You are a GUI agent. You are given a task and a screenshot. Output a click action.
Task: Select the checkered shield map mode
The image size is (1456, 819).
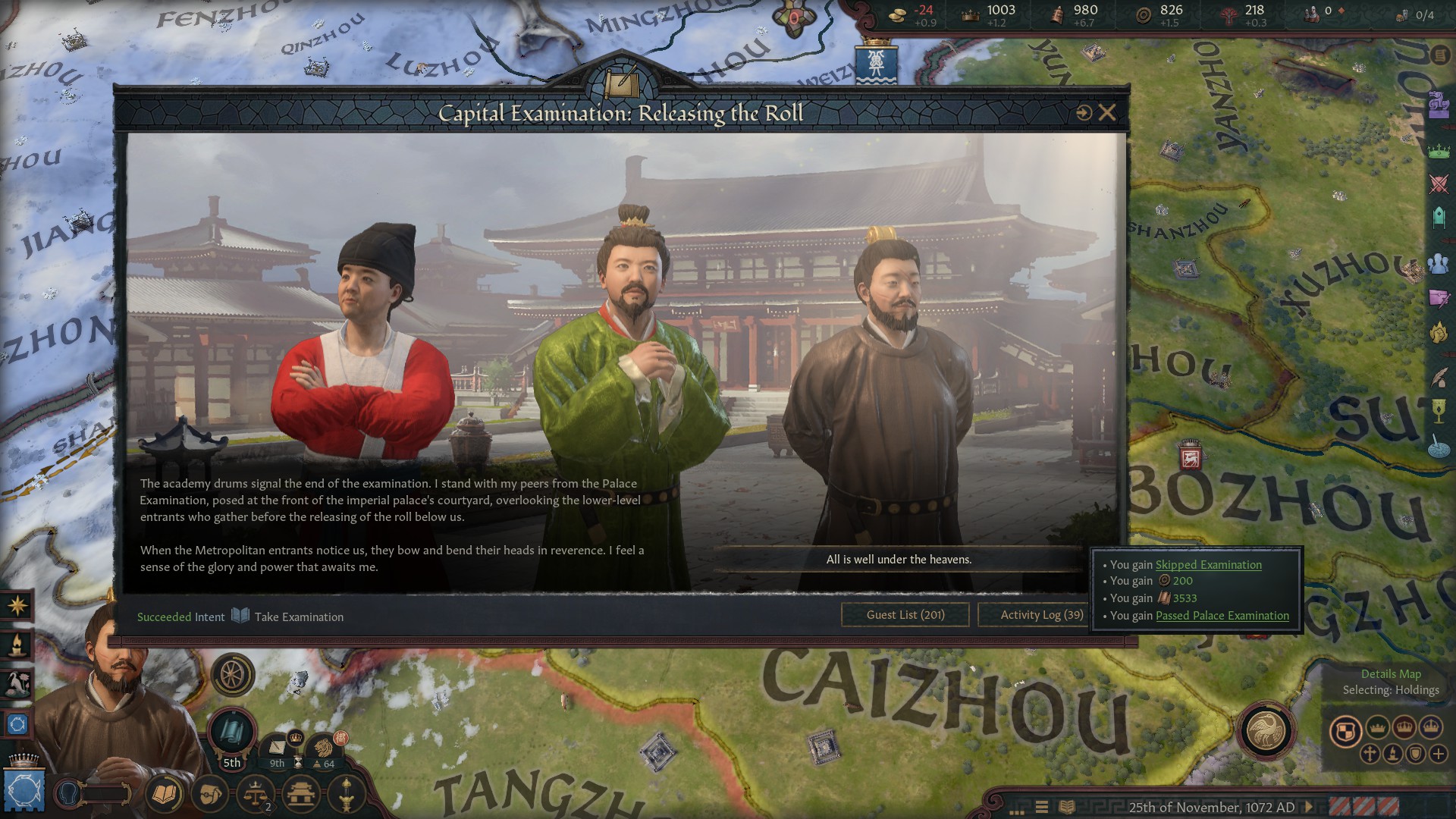pos(1345,731)
